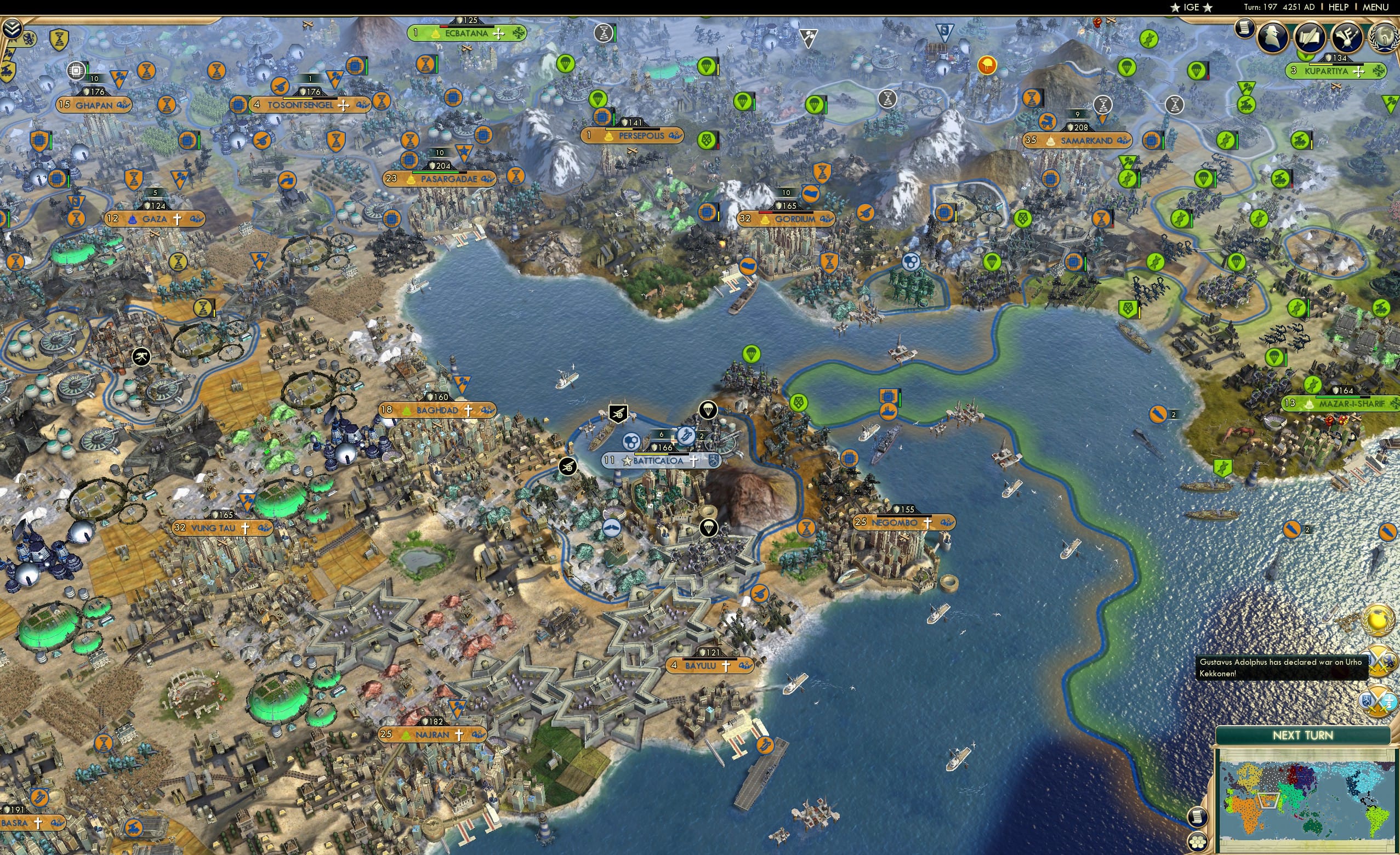Click the honeycomb icon at the bottom-right corner
Image resolution: width=1400 pixels, height=855 pixels.
tap(1198, 842)
